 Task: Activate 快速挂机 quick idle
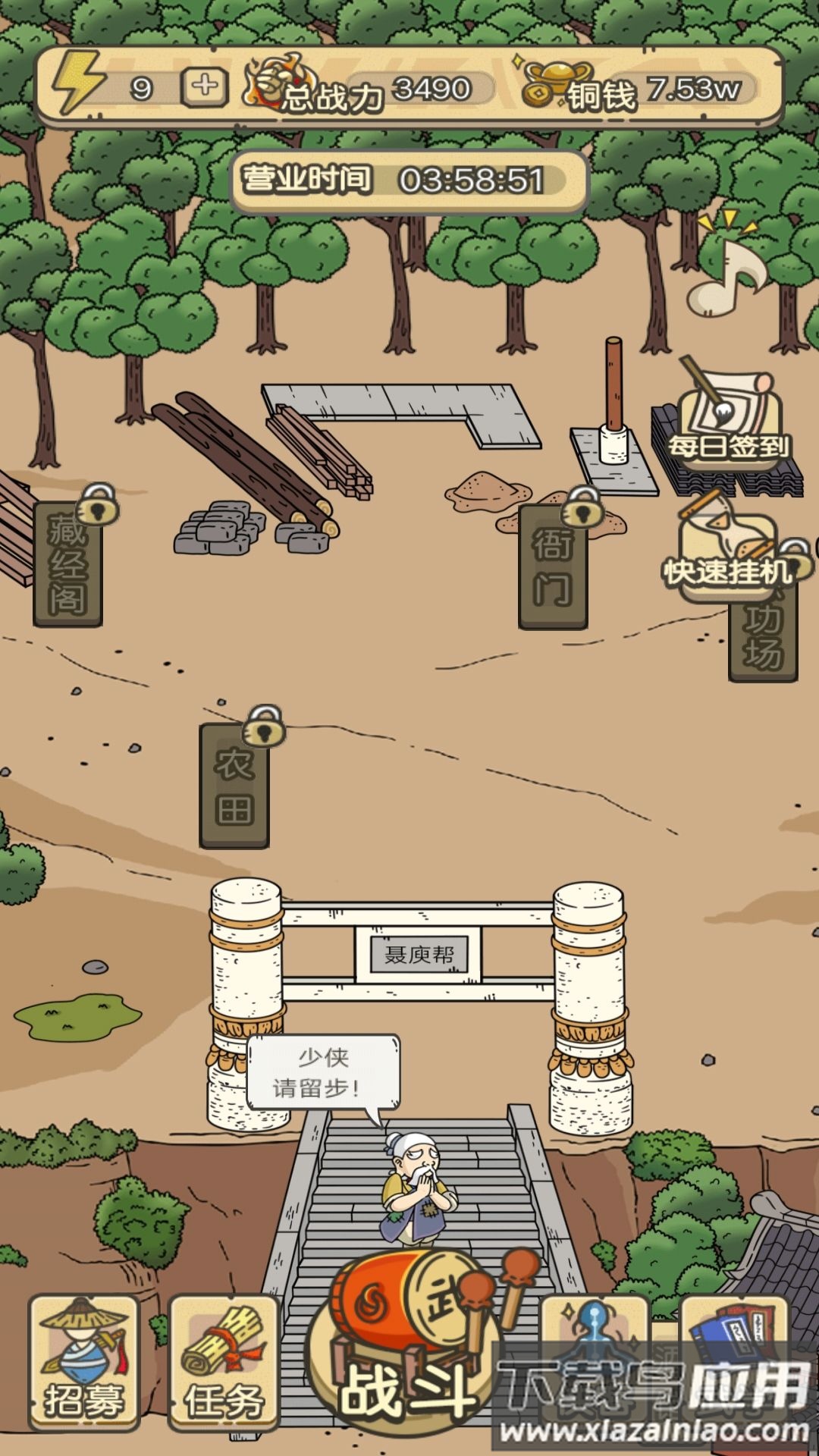click(728, 552)
